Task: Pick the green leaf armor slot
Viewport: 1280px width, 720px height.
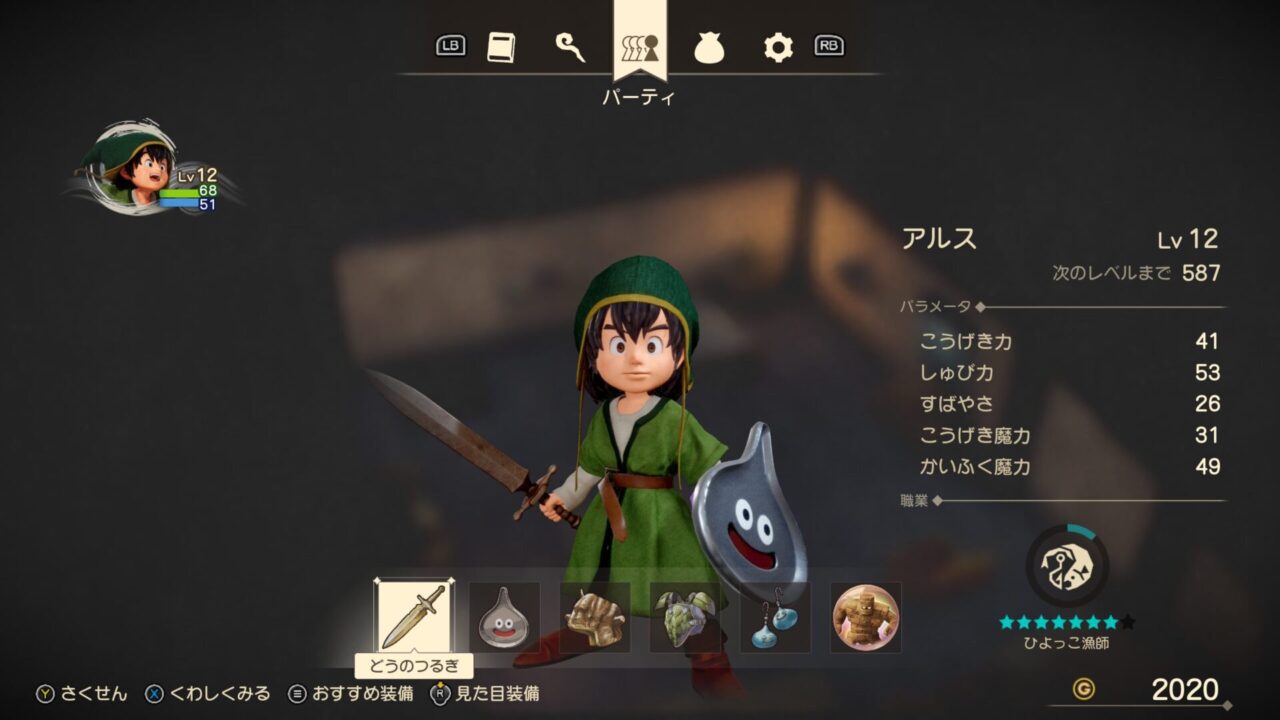Action: click(685, 617)
